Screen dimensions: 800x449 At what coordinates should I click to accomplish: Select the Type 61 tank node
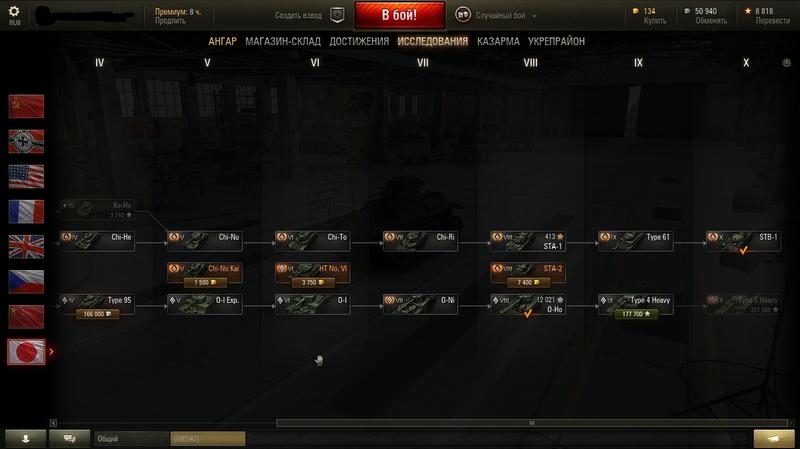[x=636, y=240]
